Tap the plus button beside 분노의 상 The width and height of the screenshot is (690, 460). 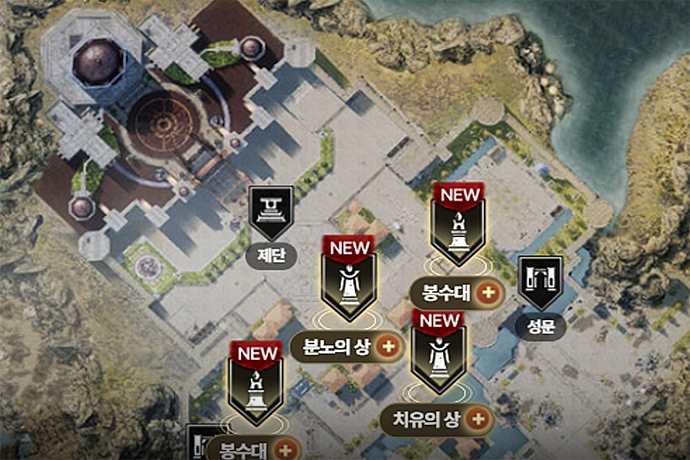click(389, 347)
